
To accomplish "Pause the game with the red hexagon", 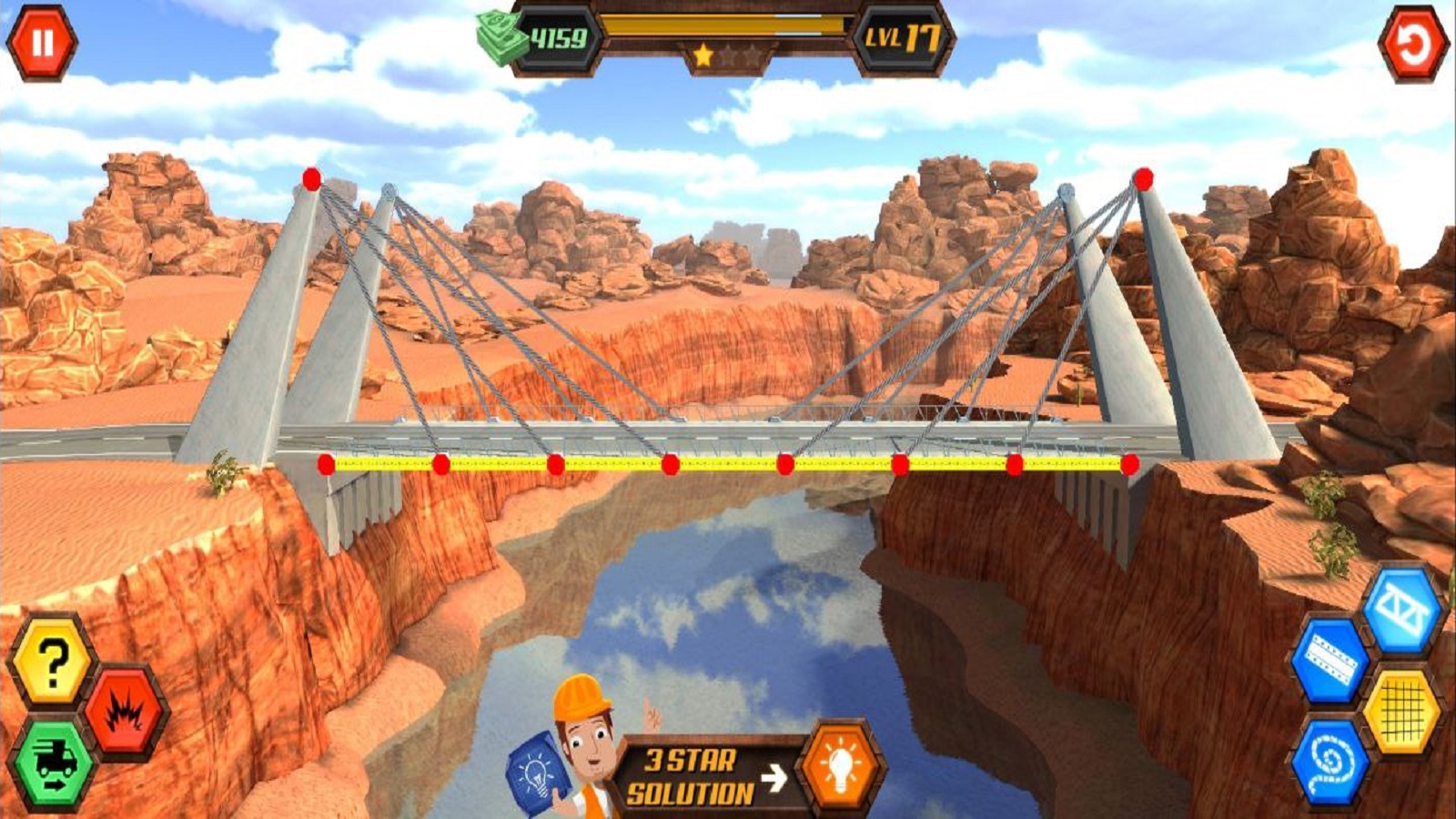I will click(42, 43).
